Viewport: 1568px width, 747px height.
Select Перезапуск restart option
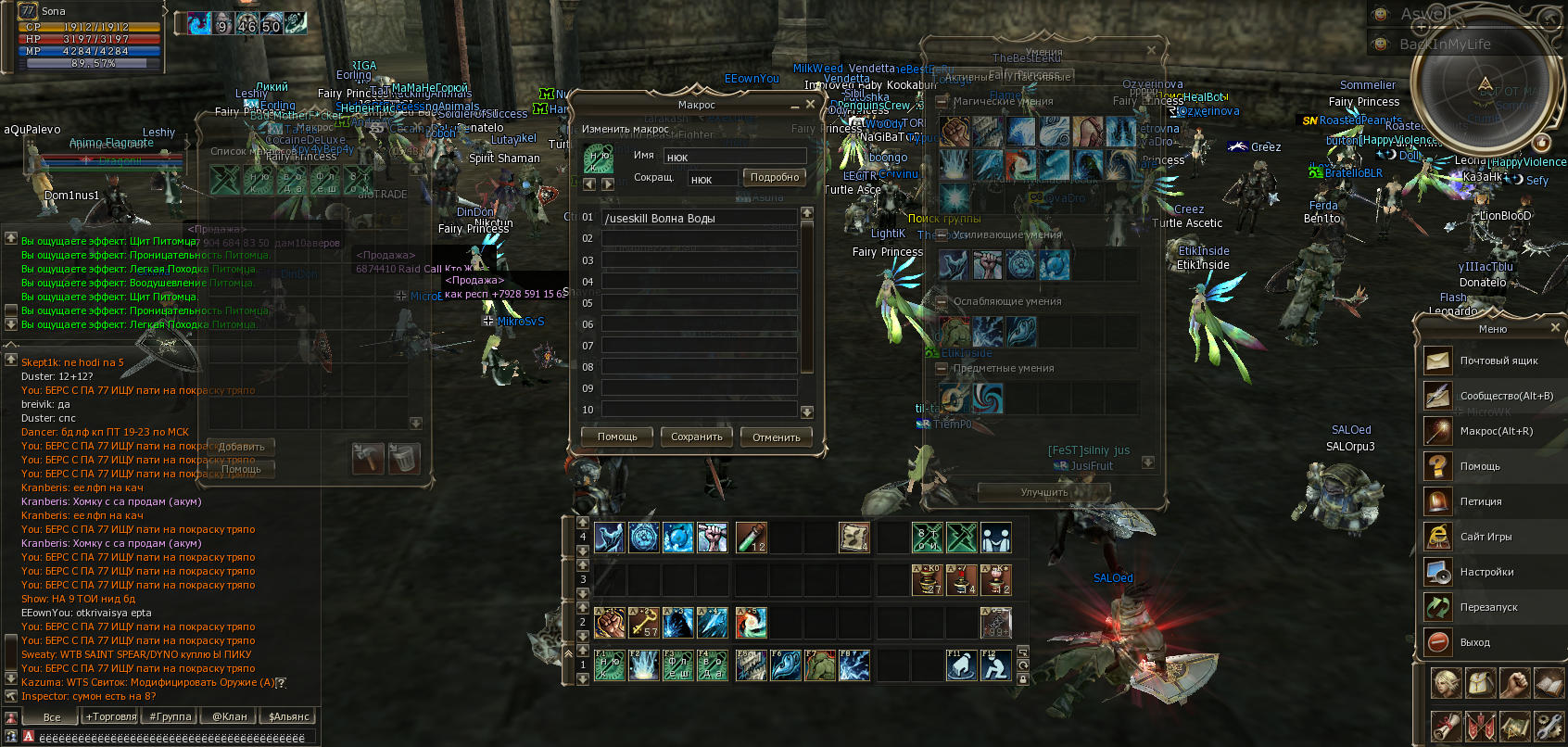[1487, 607]
